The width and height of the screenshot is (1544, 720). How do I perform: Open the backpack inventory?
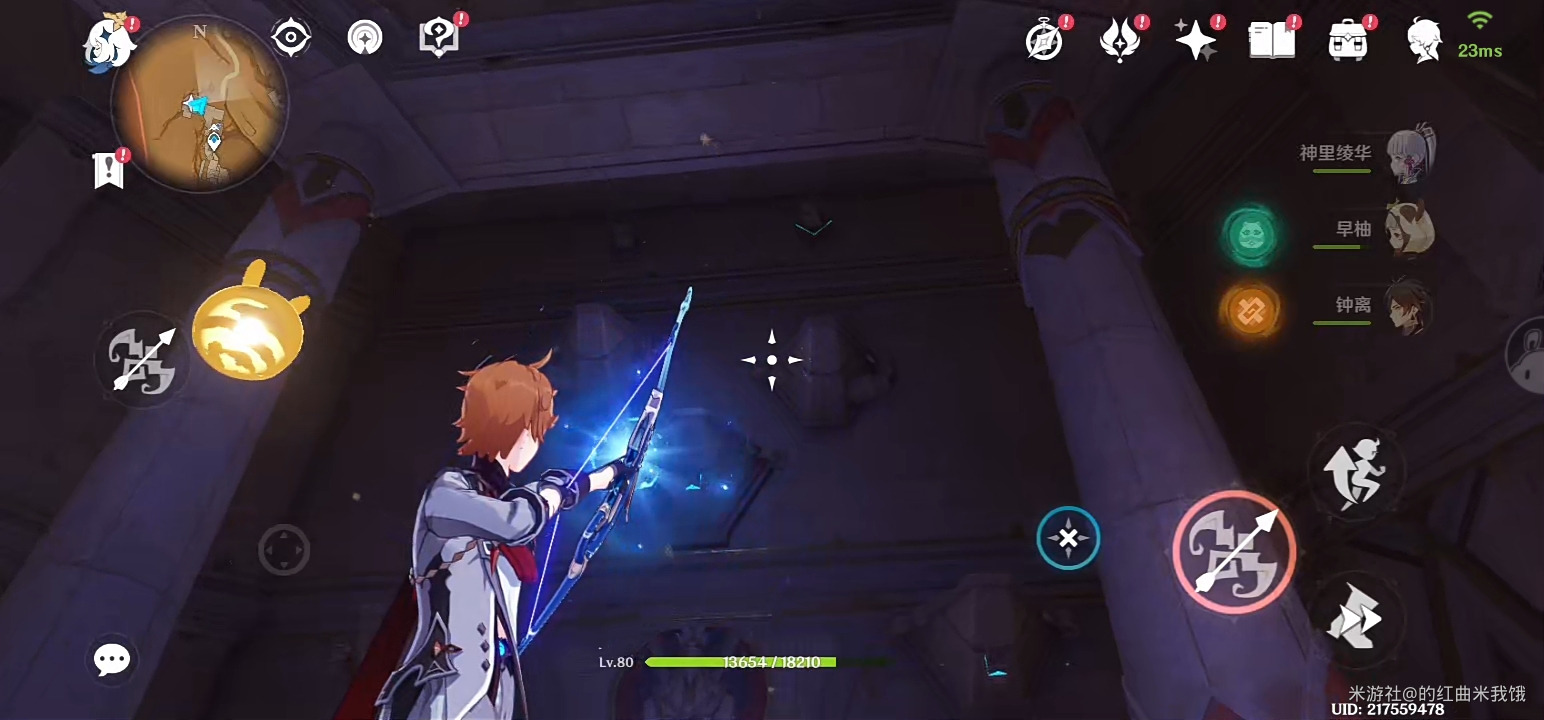click(x=1348, y=41)
